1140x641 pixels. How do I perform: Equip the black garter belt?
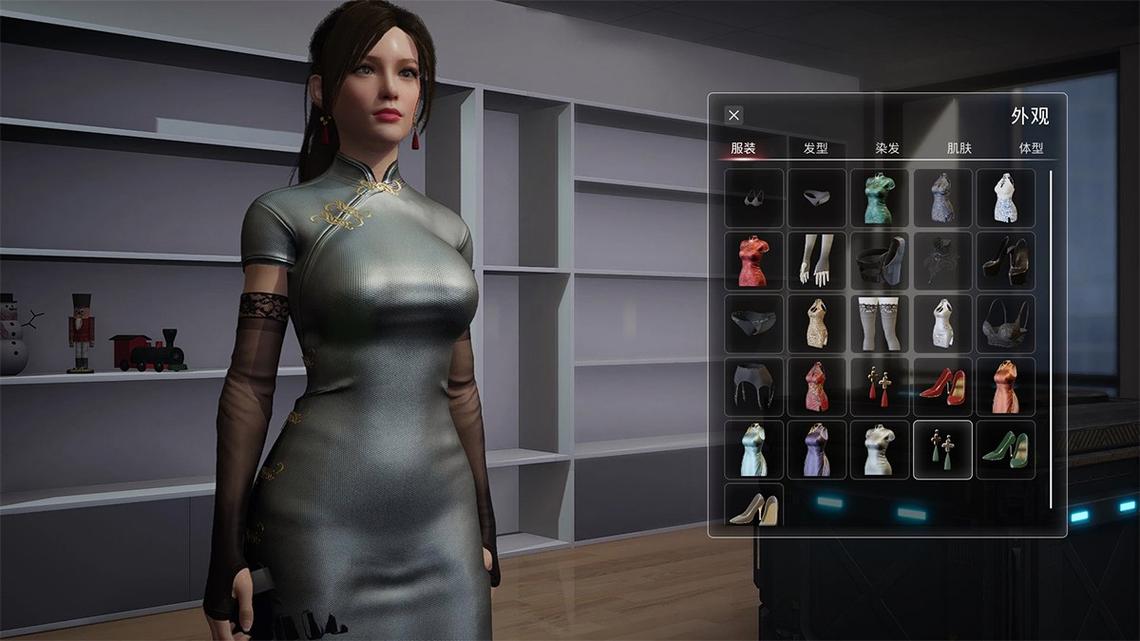pos(754,387)
